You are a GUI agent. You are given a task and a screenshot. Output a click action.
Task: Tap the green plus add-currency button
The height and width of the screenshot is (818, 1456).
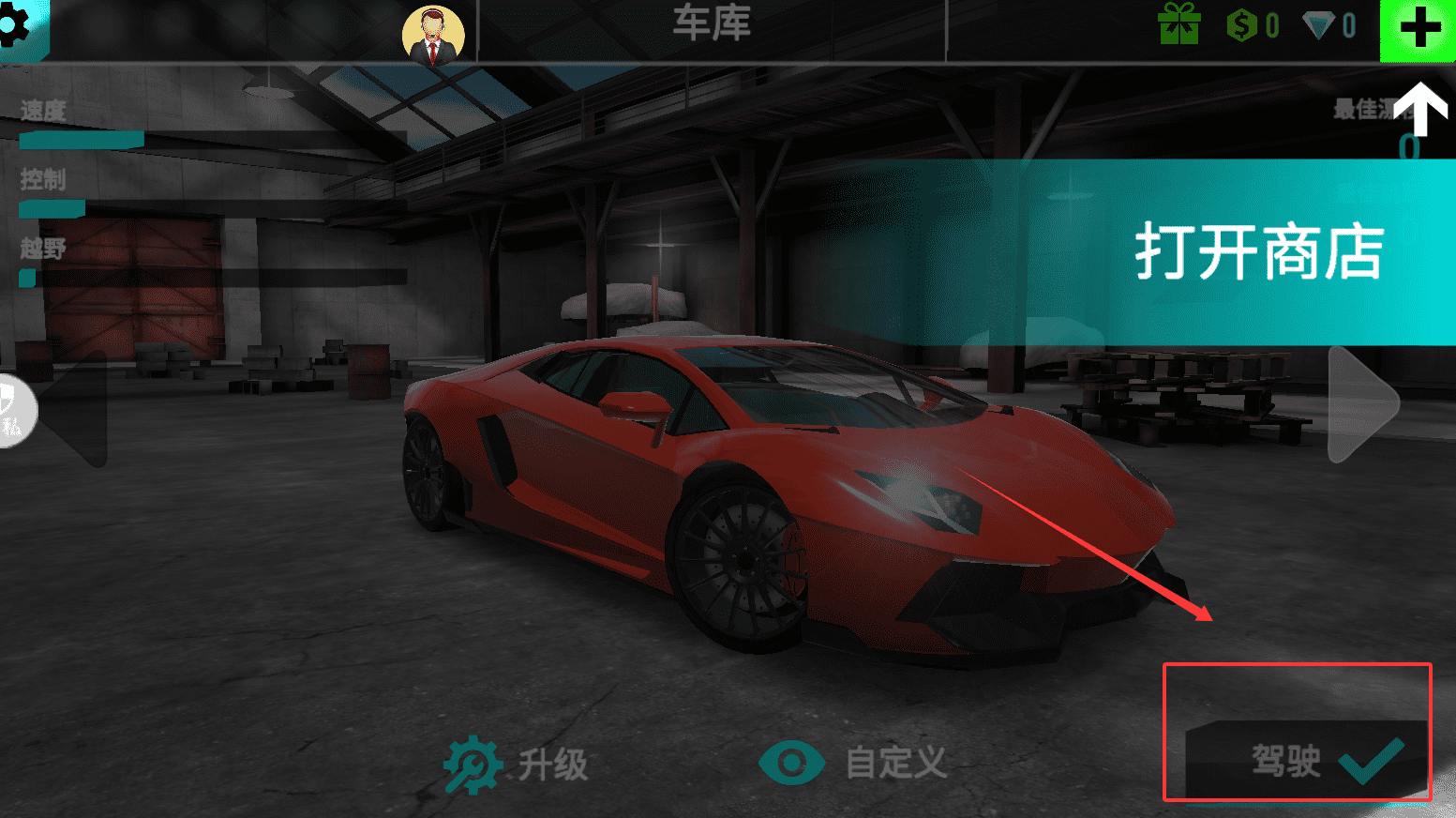(1418, 28)
